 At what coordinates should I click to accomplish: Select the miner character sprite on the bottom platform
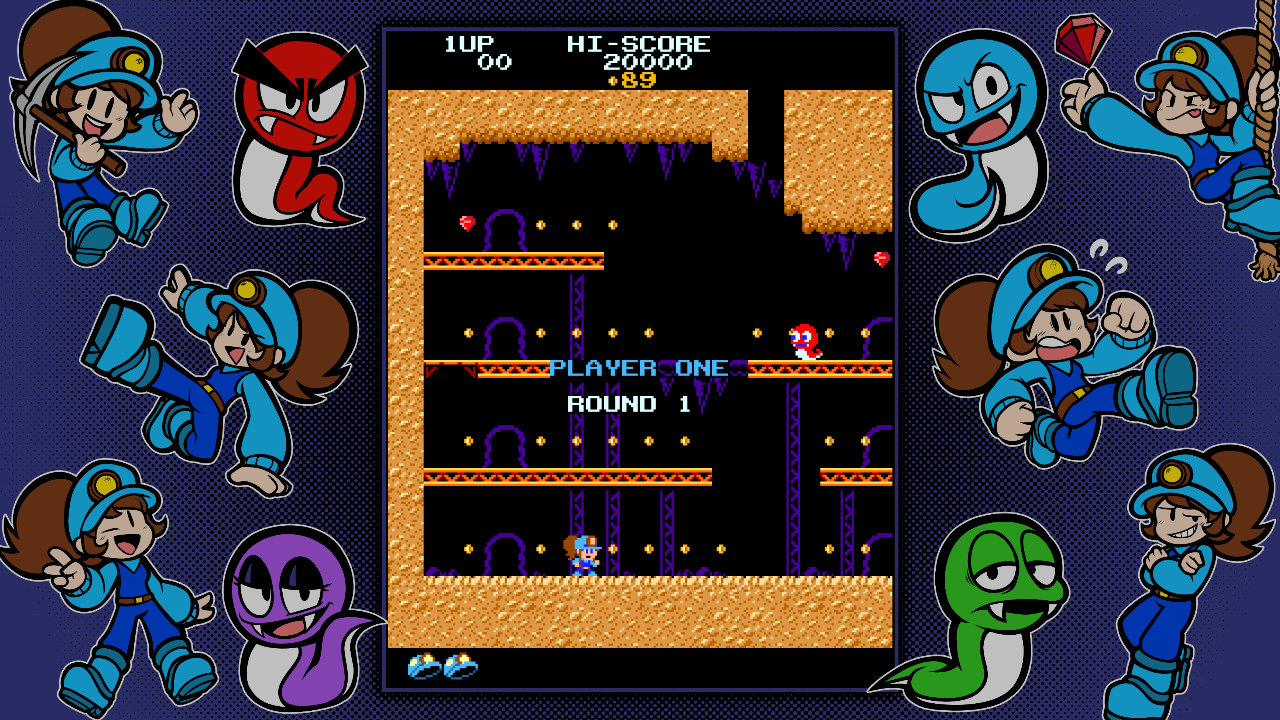click(584, 553)
